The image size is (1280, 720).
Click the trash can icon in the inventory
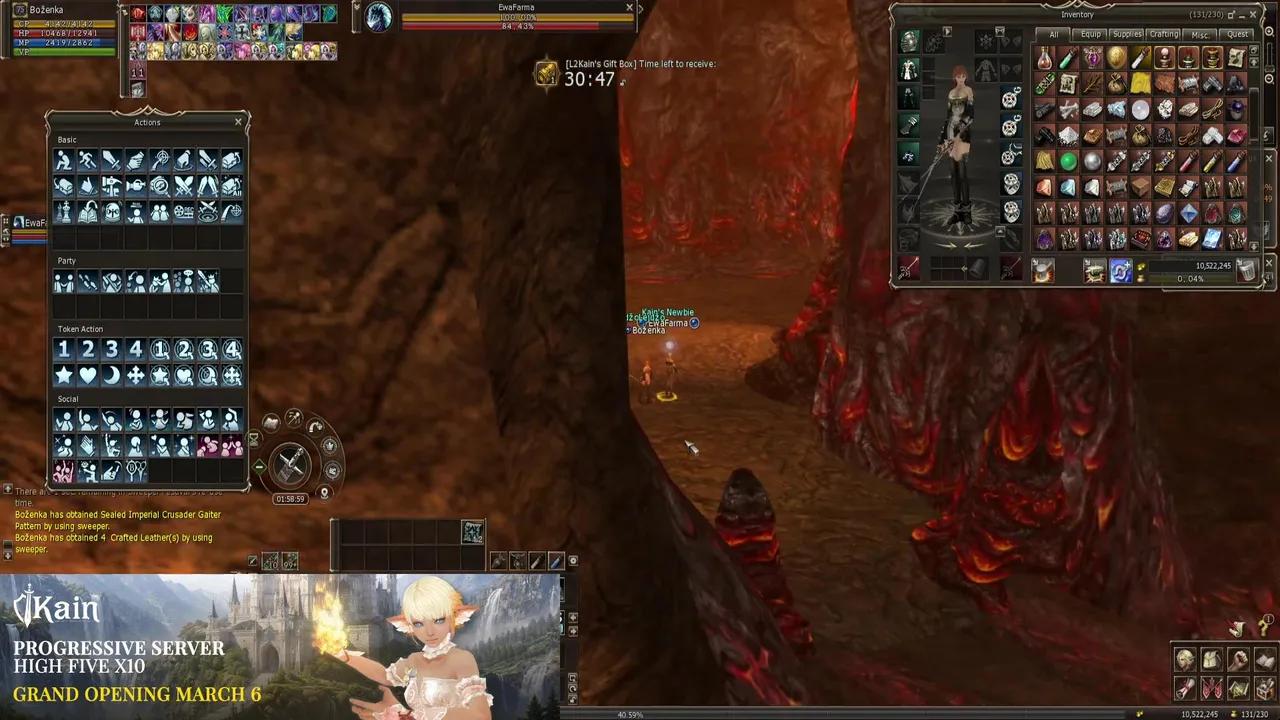point(1246,270)
